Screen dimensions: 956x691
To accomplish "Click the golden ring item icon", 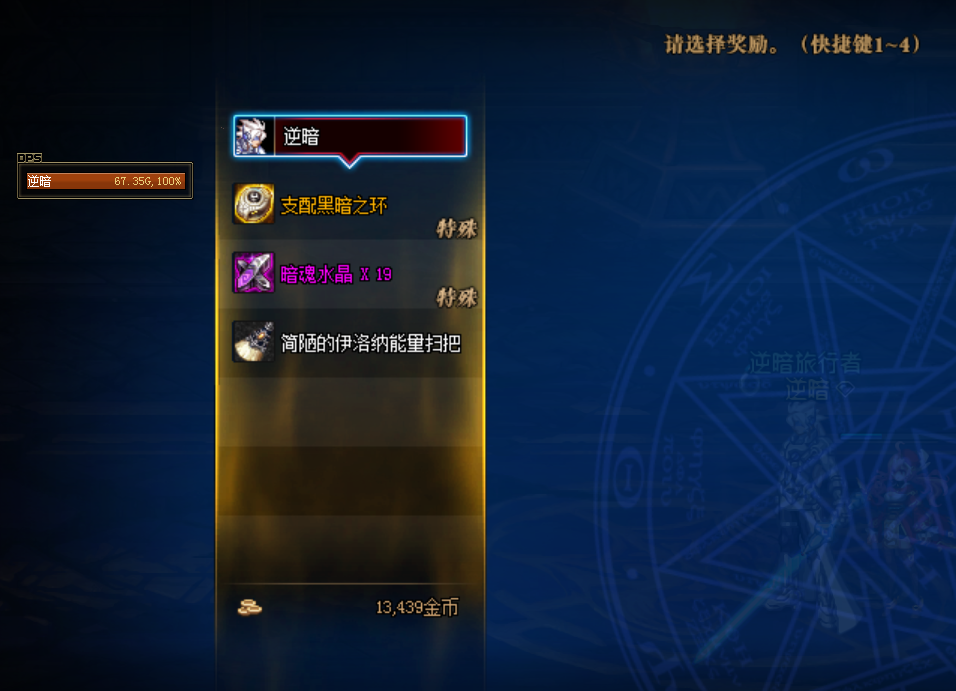I will click(254, 204).
